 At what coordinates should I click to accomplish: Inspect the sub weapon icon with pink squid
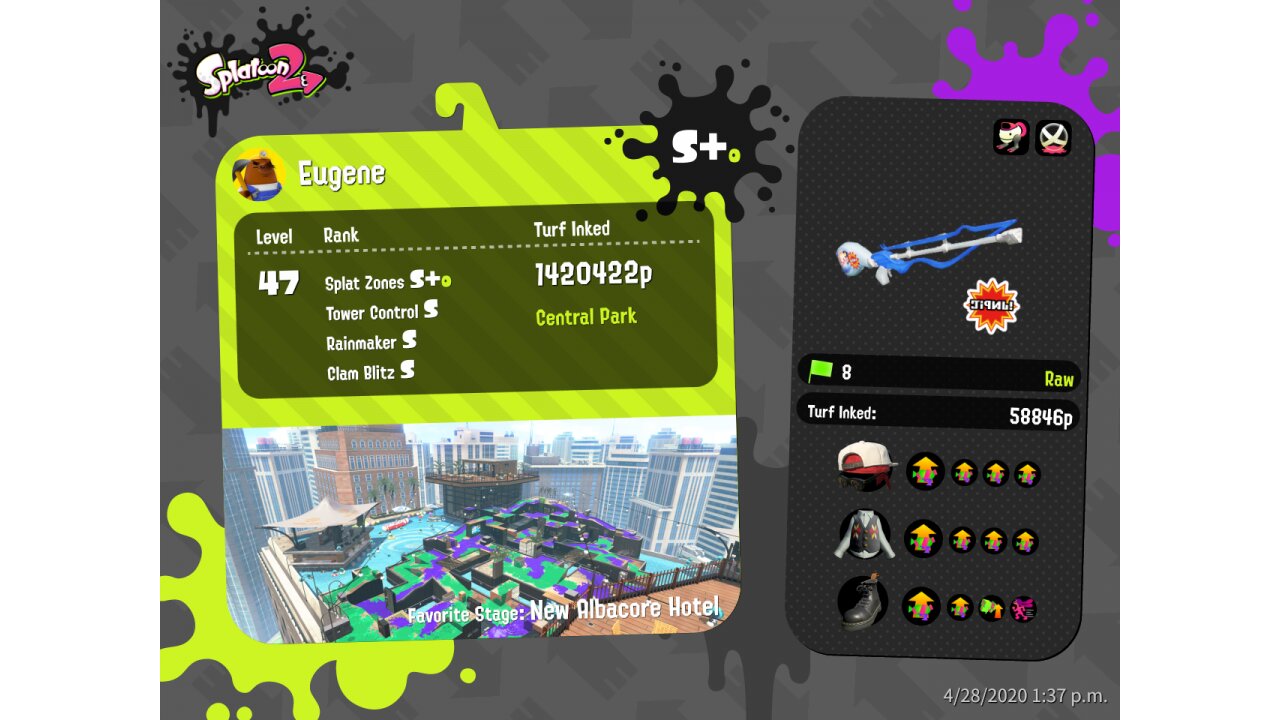tap(1011, 137)
